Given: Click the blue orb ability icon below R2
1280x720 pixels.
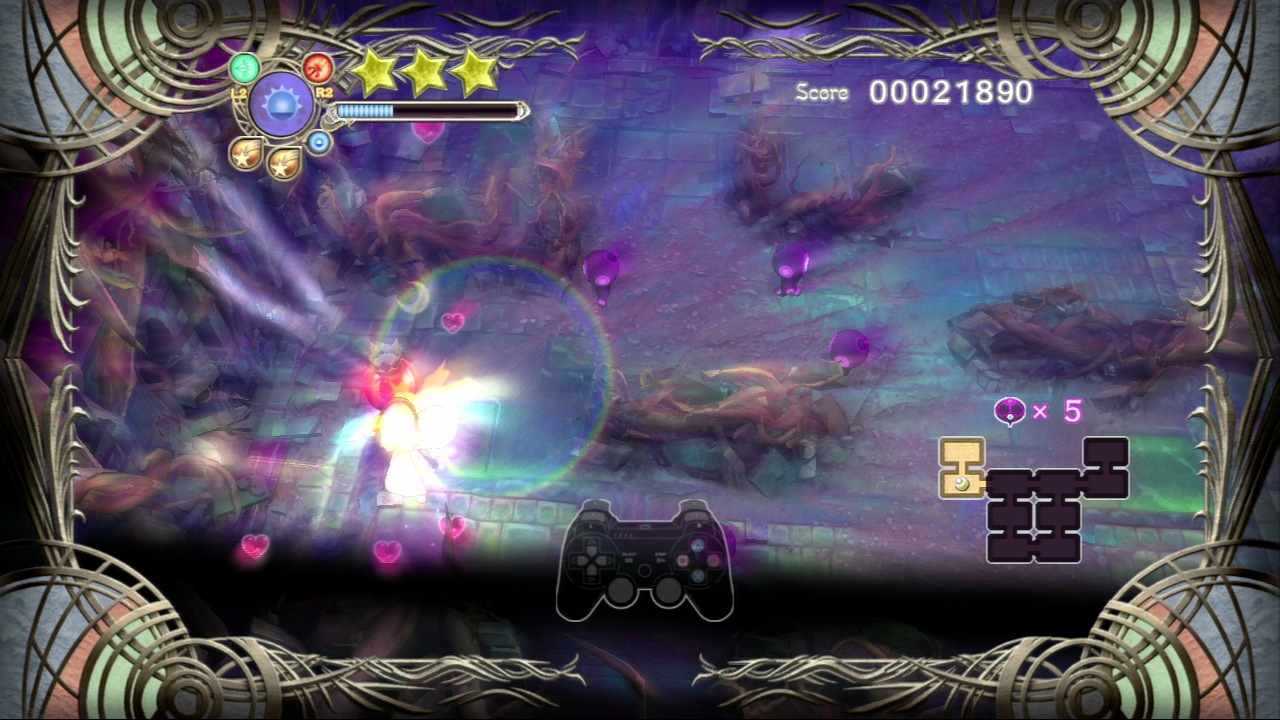Looking at the screenshot, I should click(x=317, y=140).
